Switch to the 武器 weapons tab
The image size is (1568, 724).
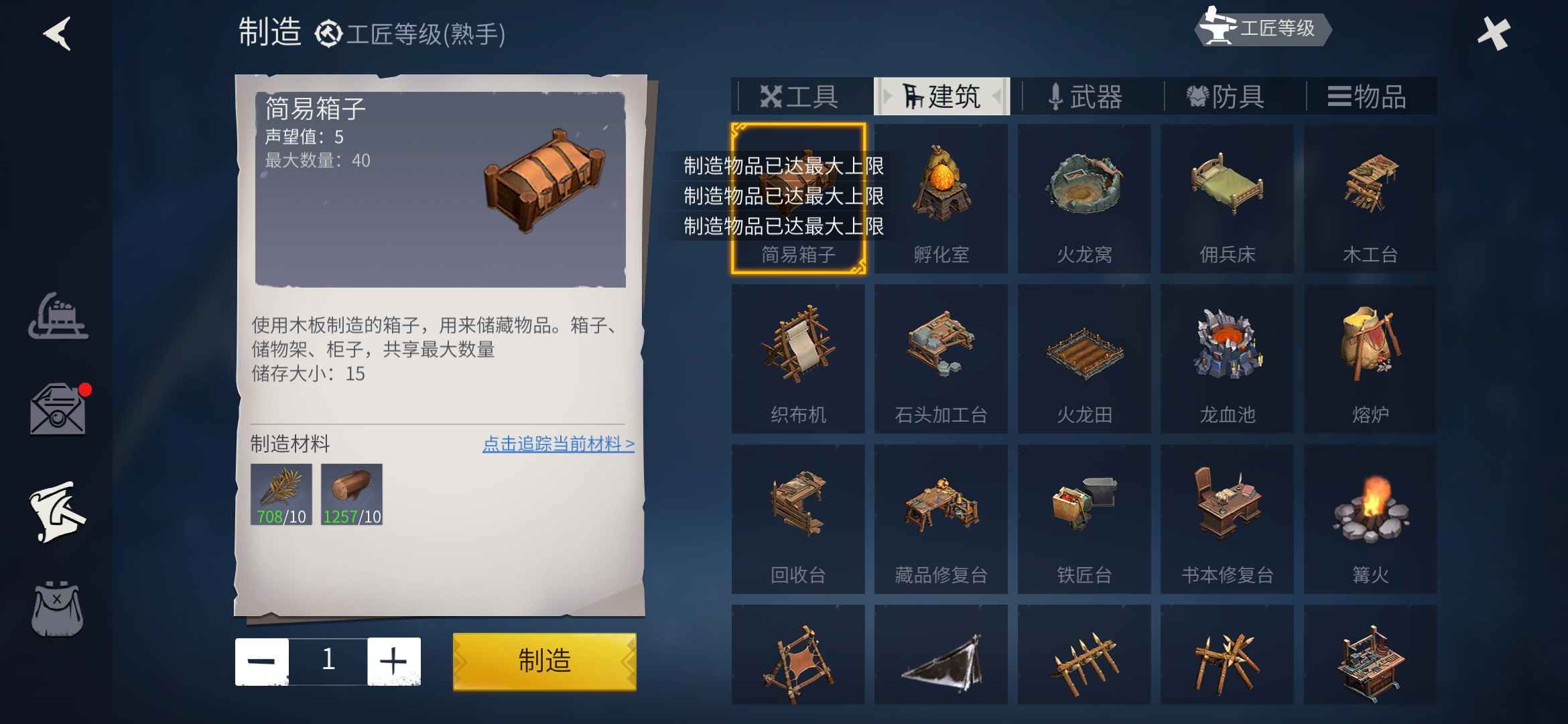[1086, 97]
